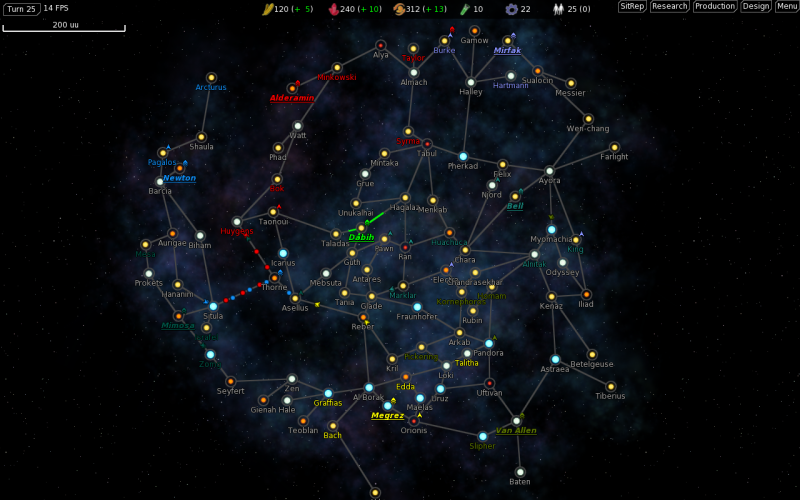Select the Arcturus star system
800x500 pixels.
tap(211, 77)
